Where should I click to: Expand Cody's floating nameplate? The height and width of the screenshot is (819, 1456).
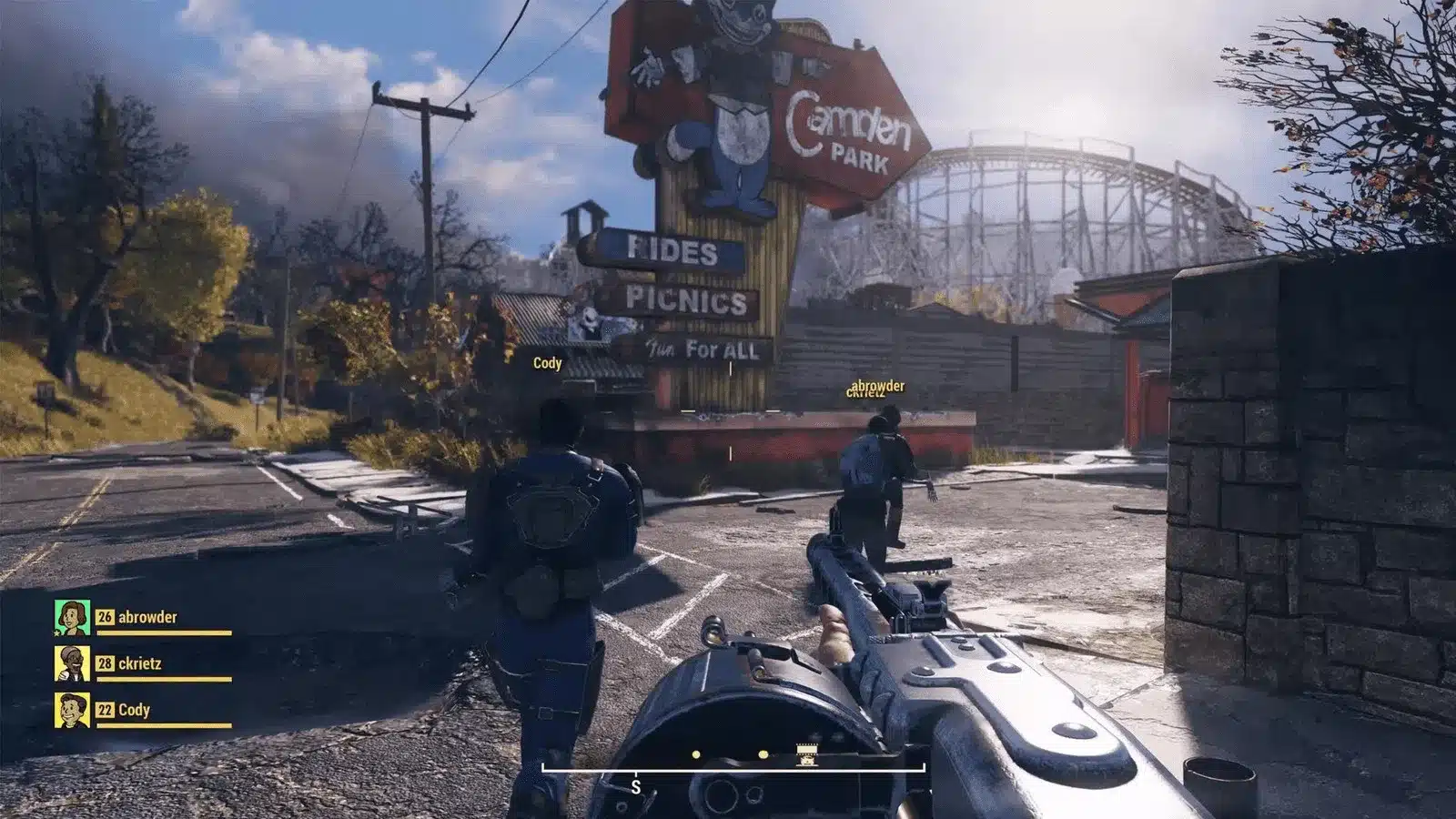(546, 361)
